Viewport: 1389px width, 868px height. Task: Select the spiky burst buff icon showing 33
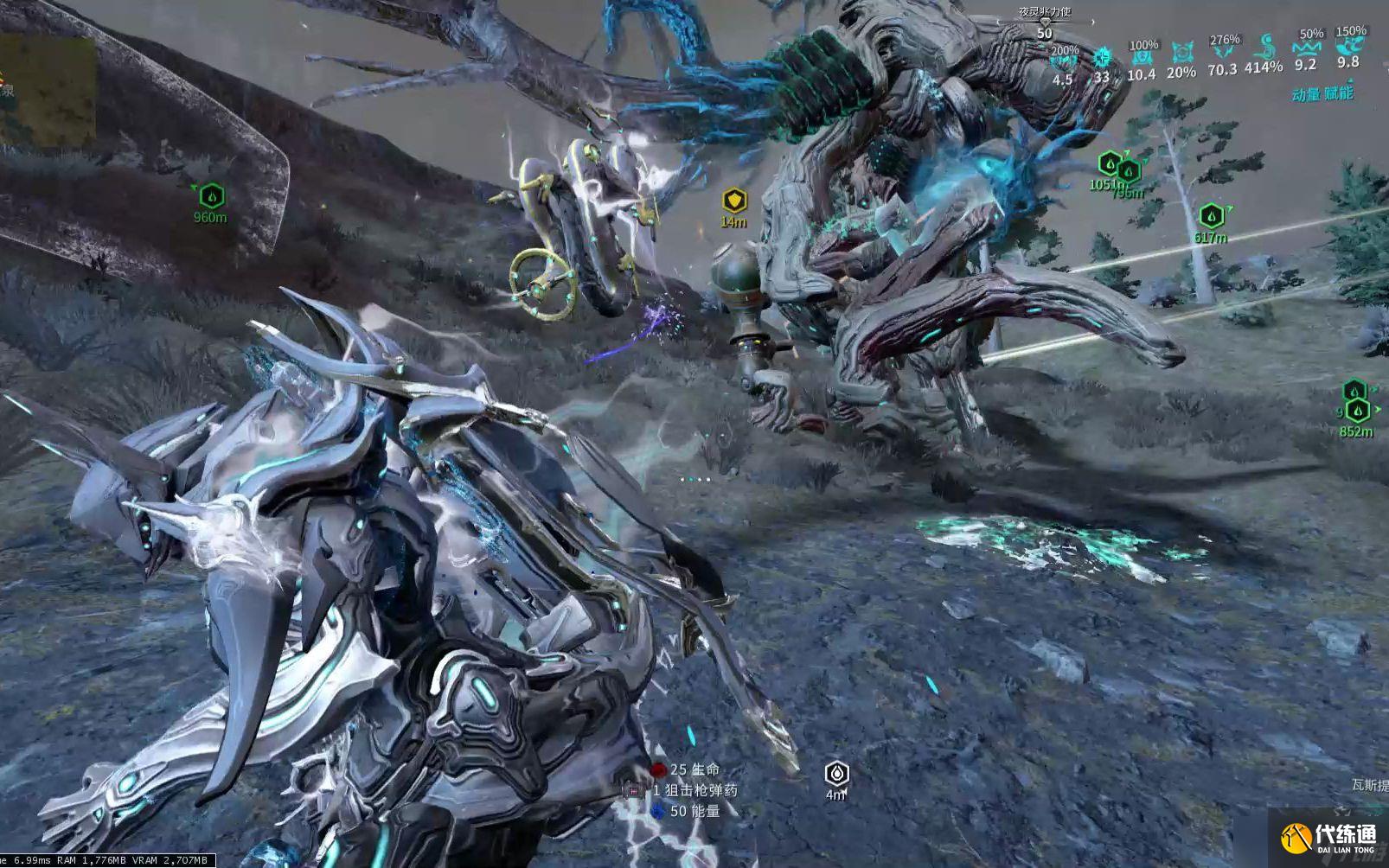[x=1102, y=59]
